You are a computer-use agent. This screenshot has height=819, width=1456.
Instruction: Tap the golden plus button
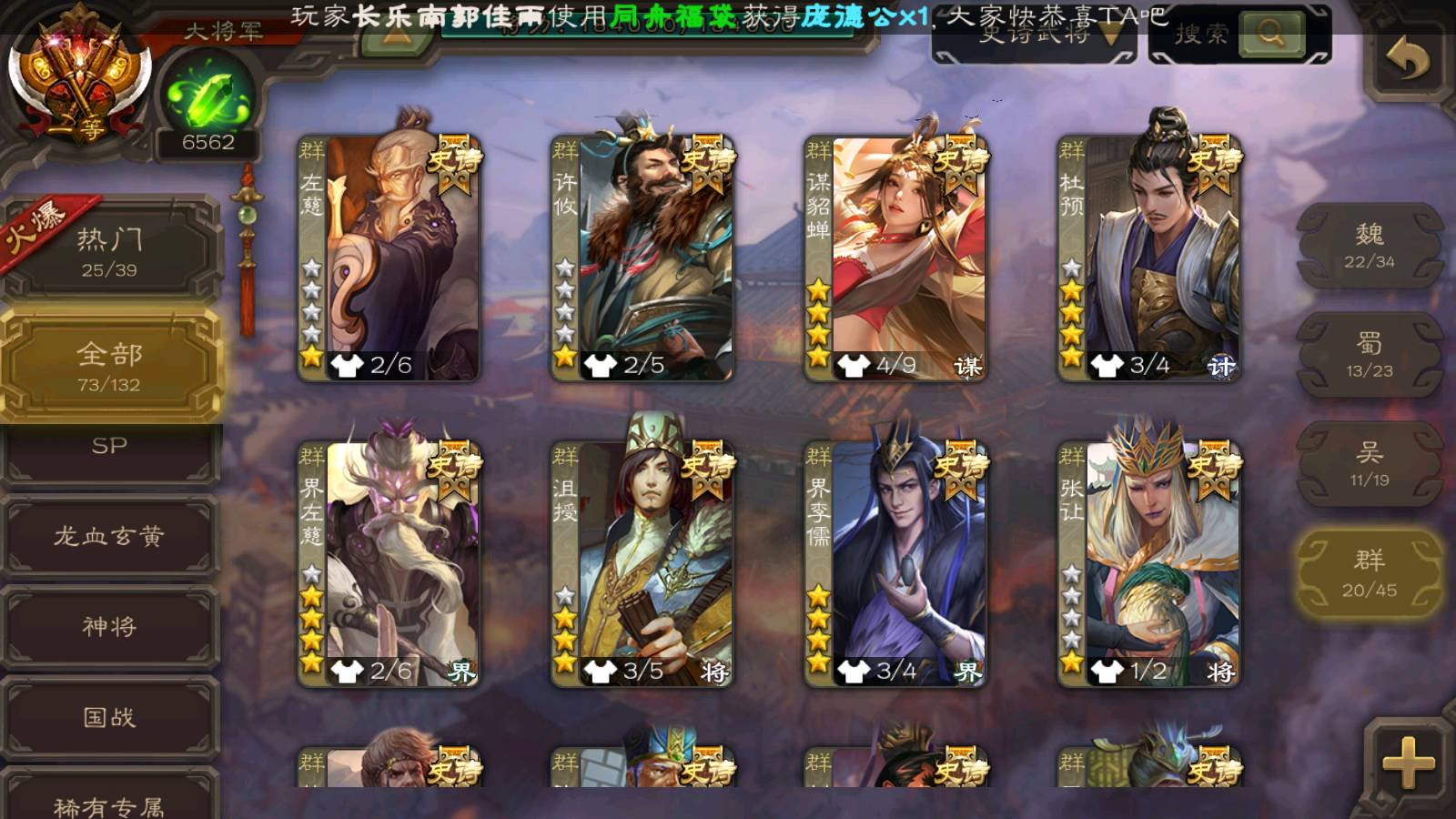click(1407, 763)
